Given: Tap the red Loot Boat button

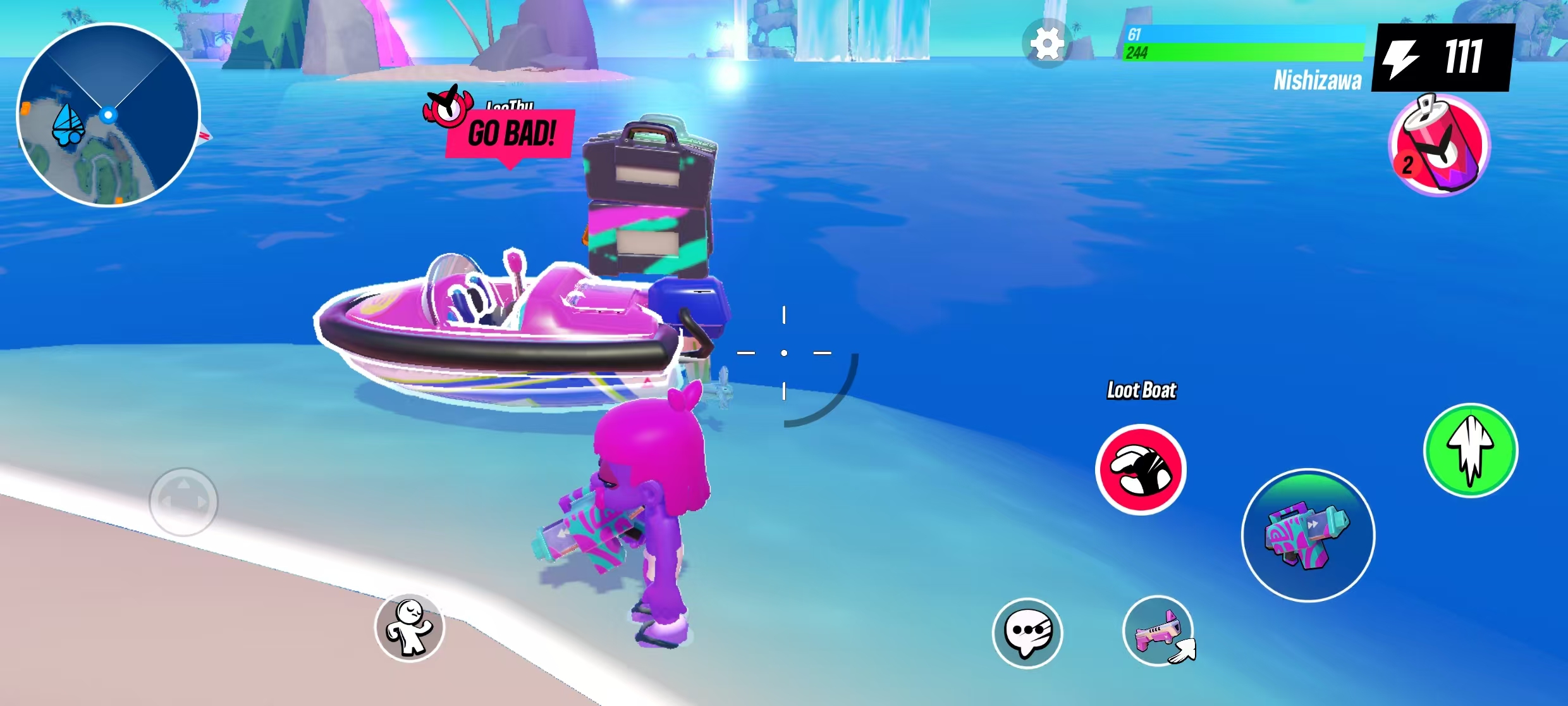Looking at the screenshot, I should 1141,469.
